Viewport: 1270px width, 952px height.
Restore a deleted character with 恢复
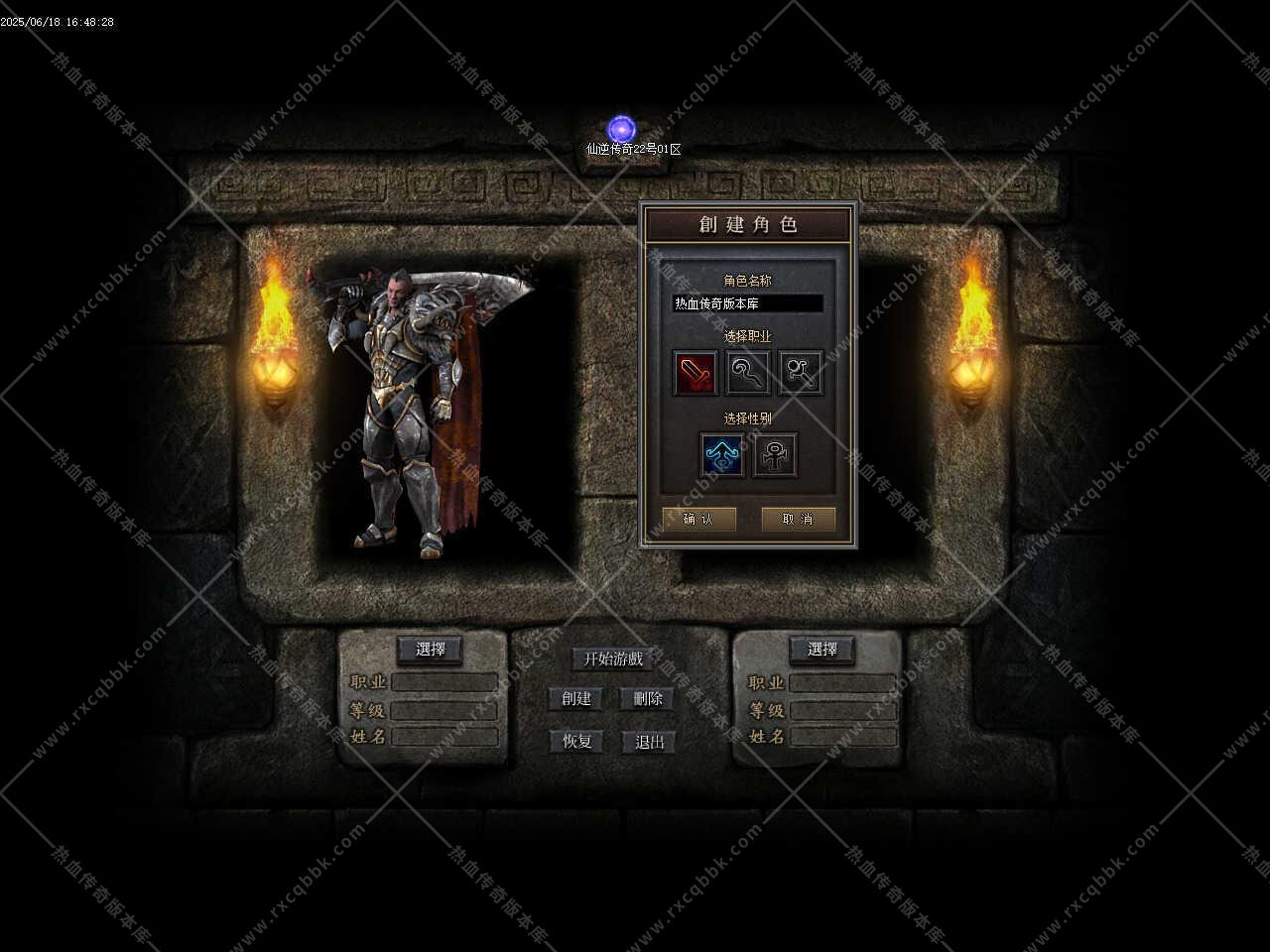click(x=576, y=741)
